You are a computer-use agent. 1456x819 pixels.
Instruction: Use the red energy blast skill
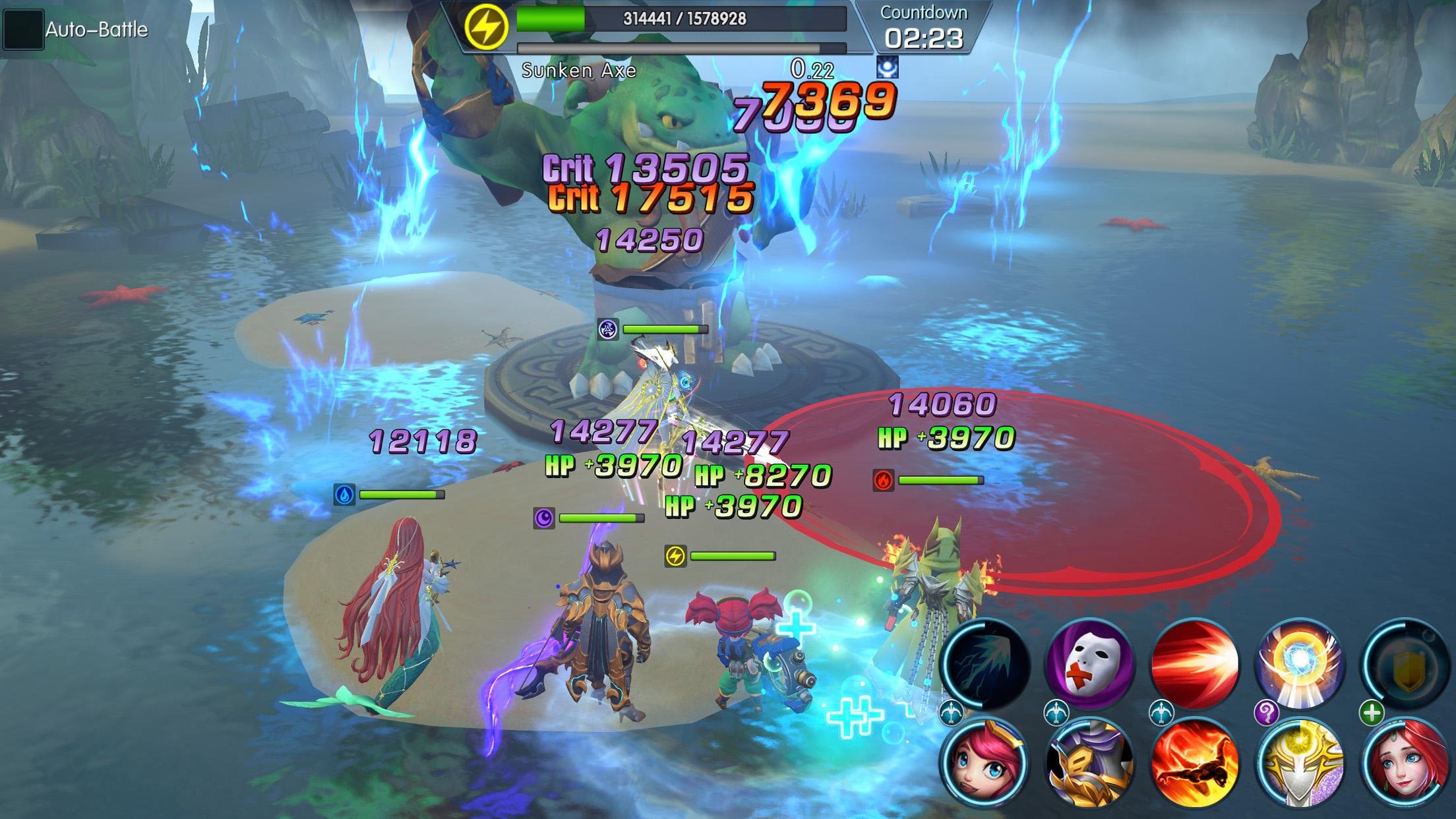point(1194,663)
